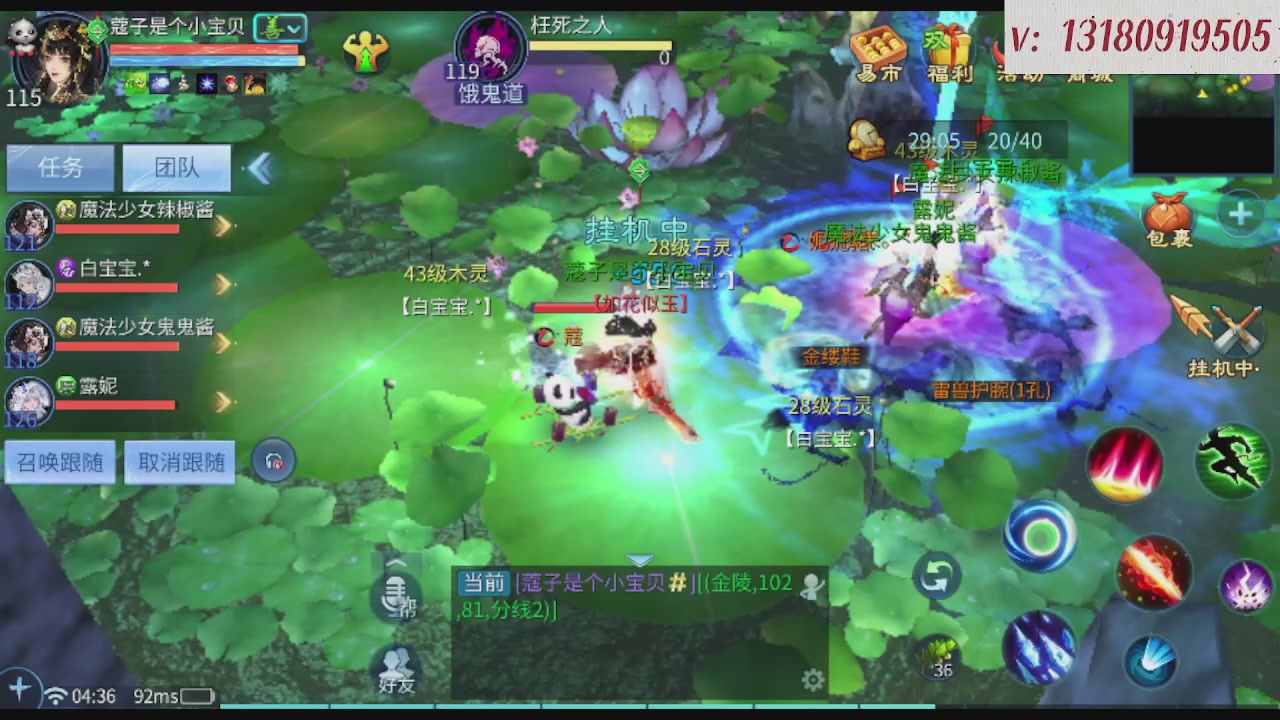Switch to the 团队 team tab
Viewport: 1280px width, 720px height.
(176, 167)
